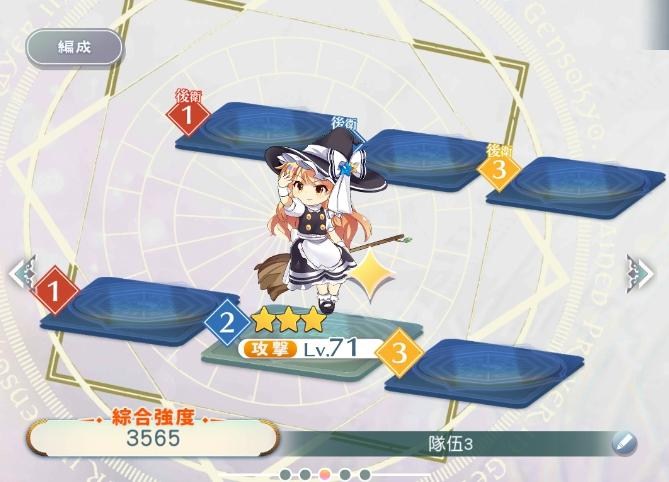Edit the 隊伍3 team name with the pencil icon

[x=623, y=441]
